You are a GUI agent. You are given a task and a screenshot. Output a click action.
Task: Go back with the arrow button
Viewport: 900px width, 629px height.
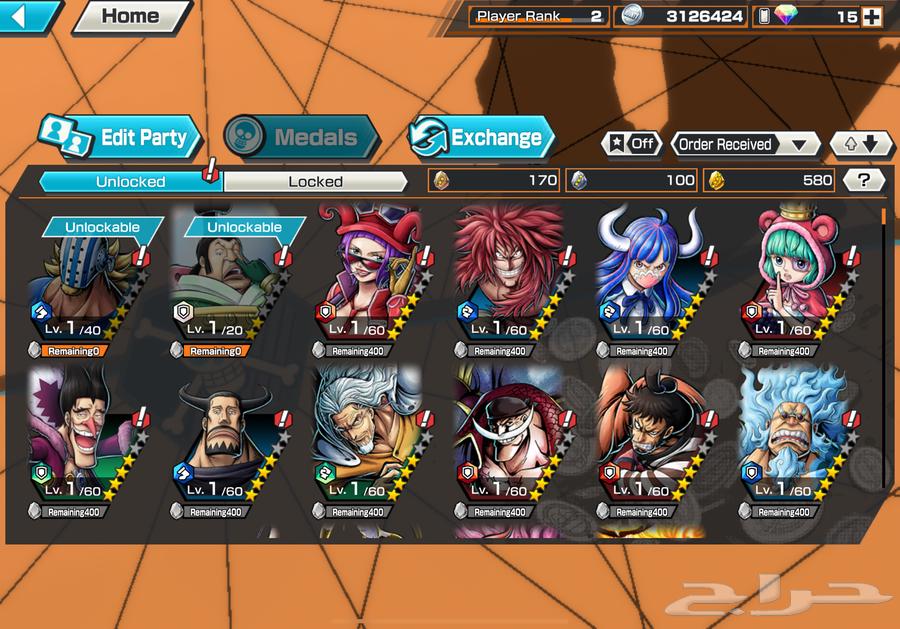(x=28, y=16)
